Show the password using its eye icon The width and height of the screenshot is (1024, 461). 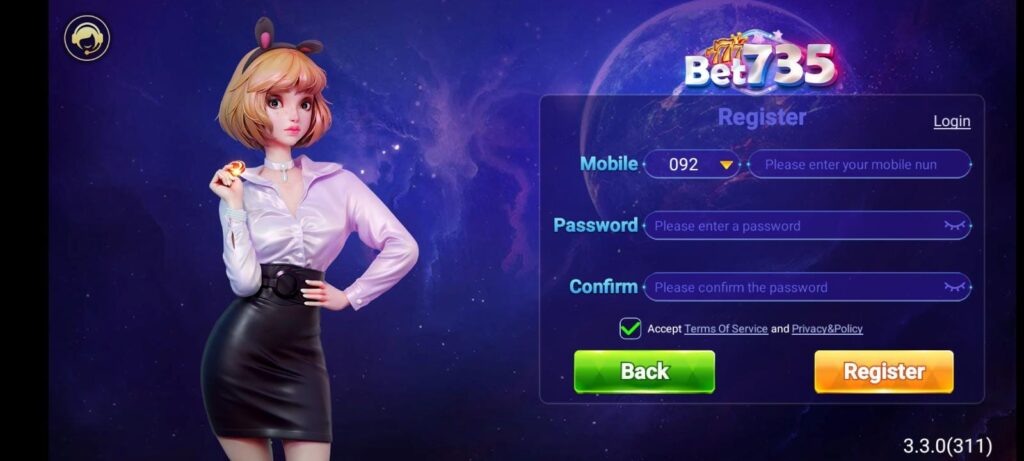(x=955, y=226)
